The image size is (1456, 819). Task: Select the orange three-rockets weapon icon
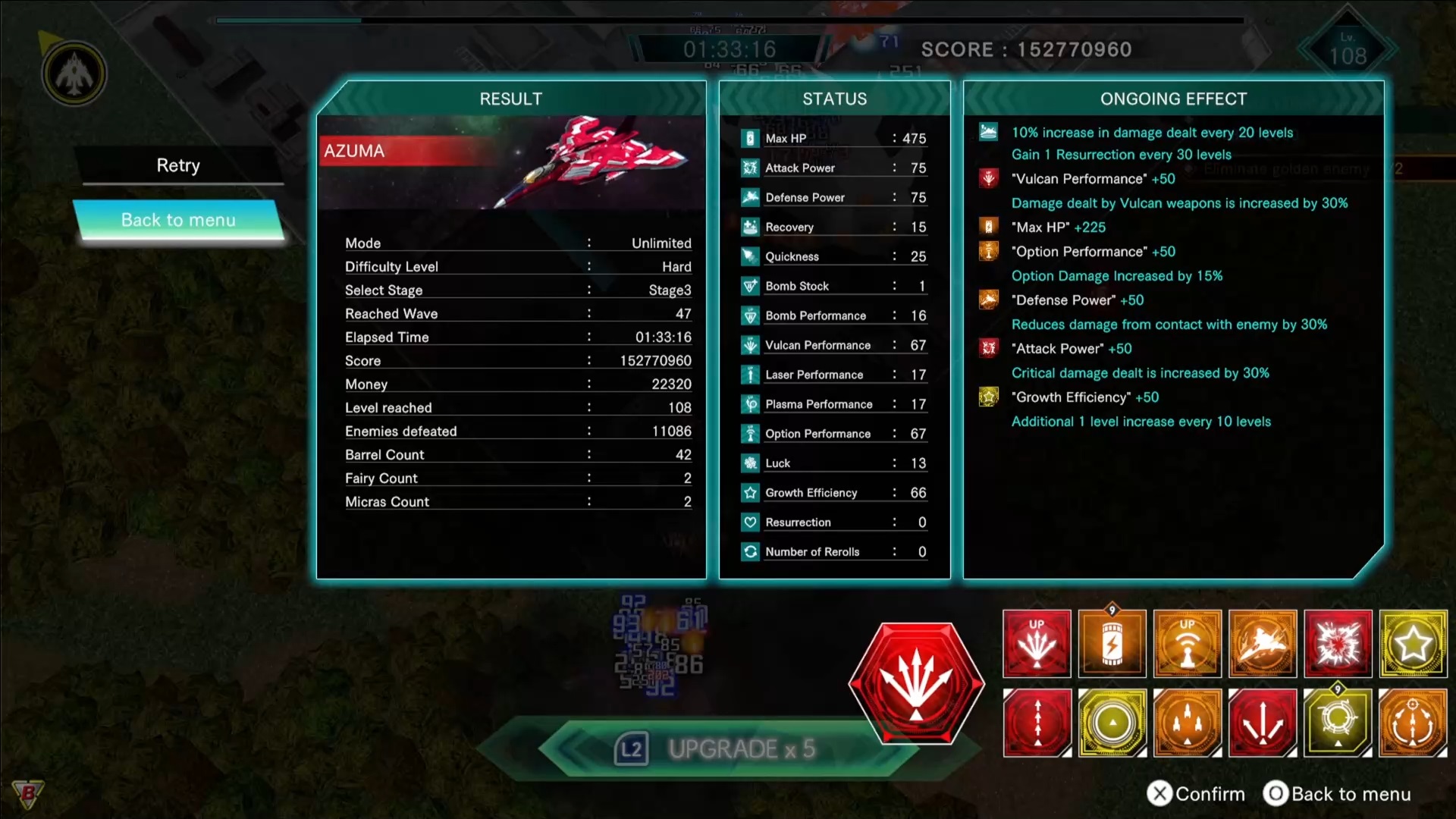pos(1187,723)
